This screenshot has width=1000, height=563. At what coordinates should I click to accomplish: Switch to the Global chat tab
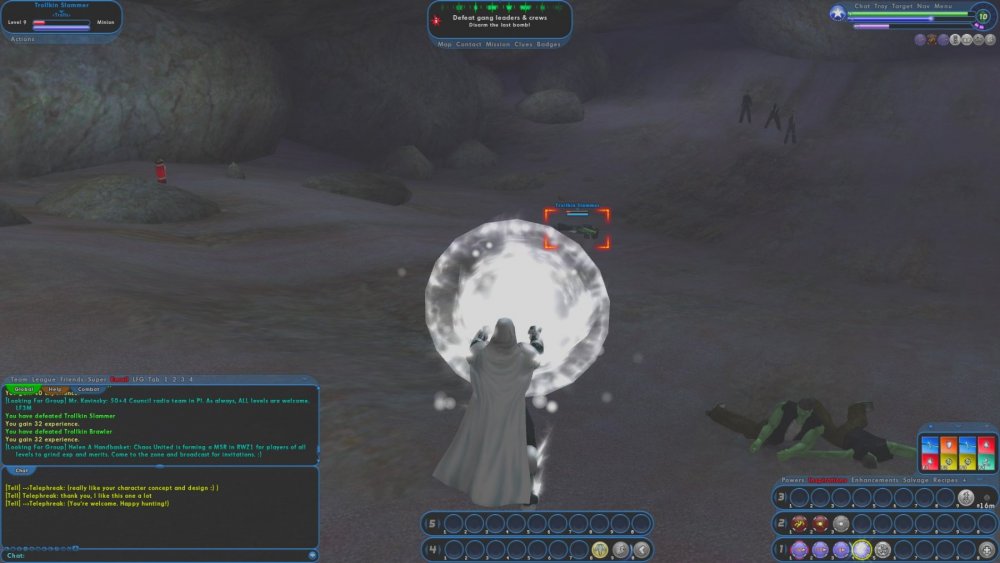pyautogui.click(x=24, y=389)
